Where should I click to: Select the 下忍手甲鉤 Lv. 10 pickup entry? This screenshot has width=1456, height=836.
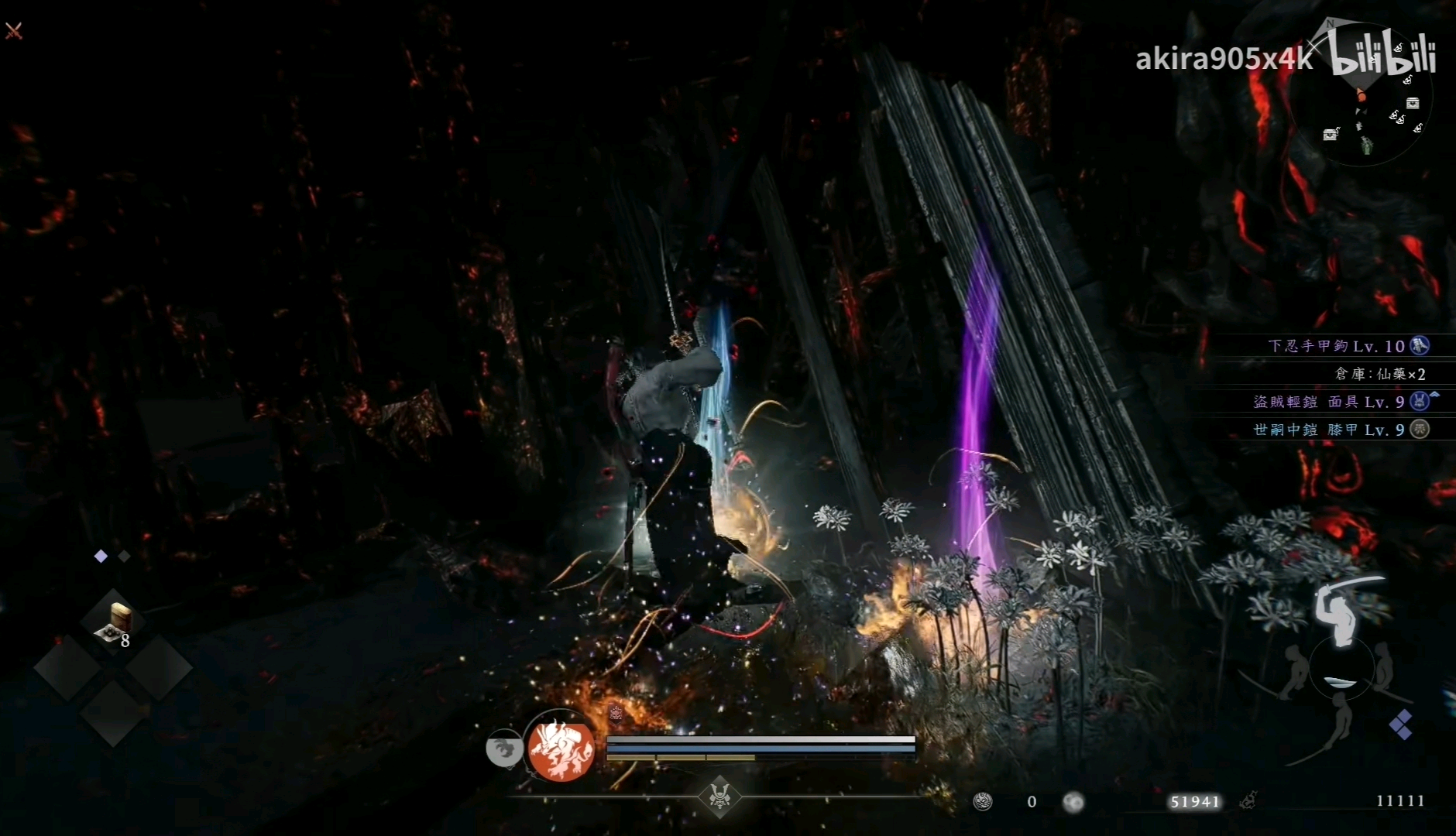[x=1348, y=346]
